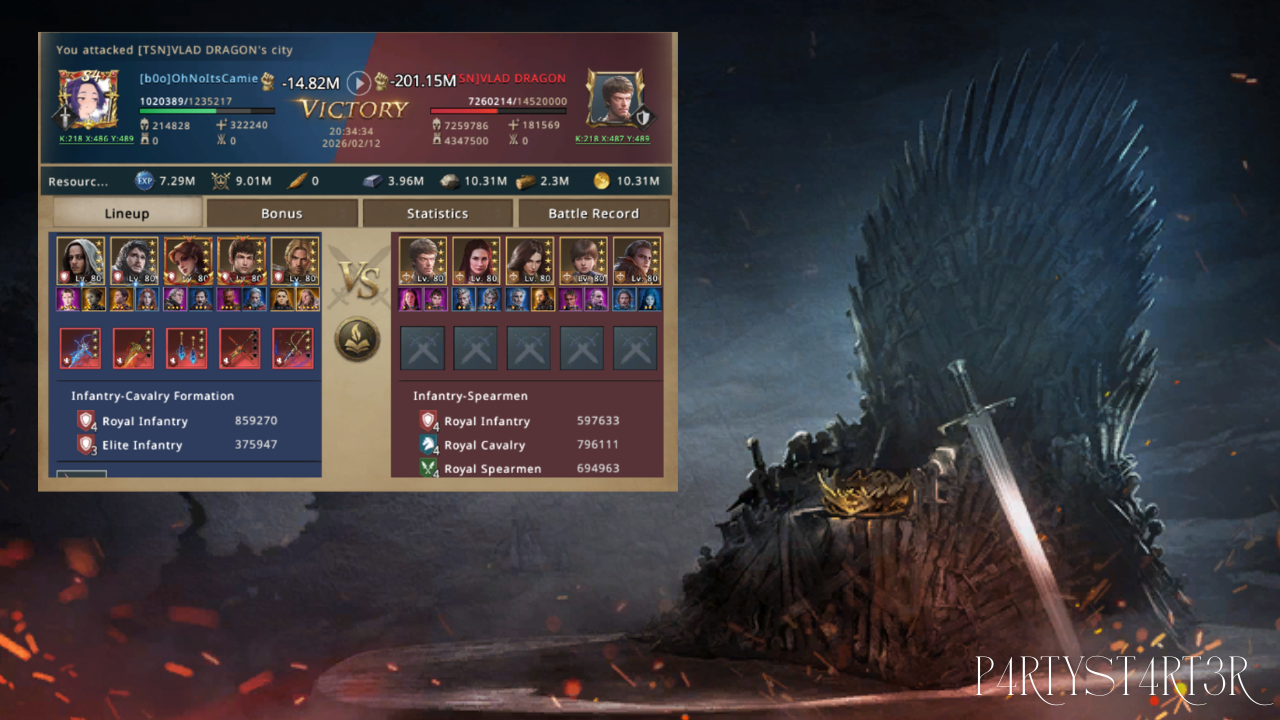The image size is (1280, 720).
Task: Show the Statistics tab
Action: click(x=437, y=213)
